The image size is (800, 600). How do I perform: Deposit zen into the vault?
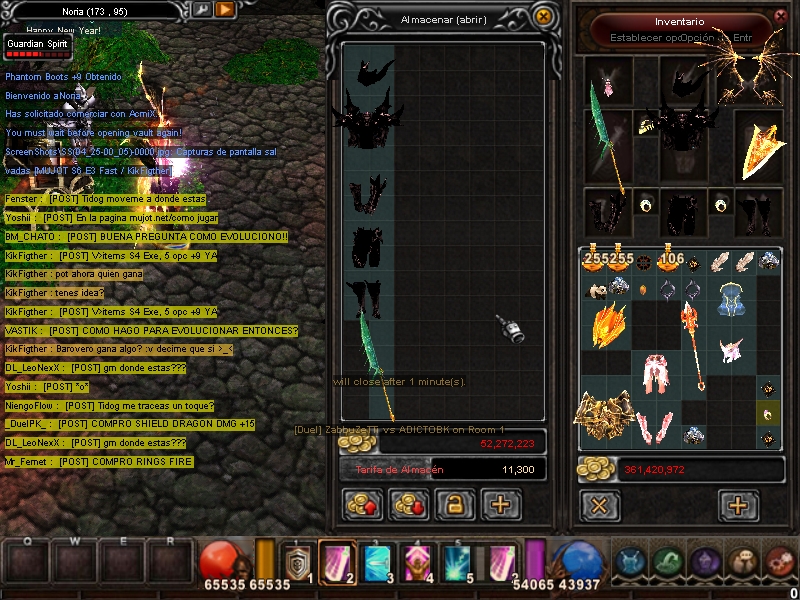[361, 504]
